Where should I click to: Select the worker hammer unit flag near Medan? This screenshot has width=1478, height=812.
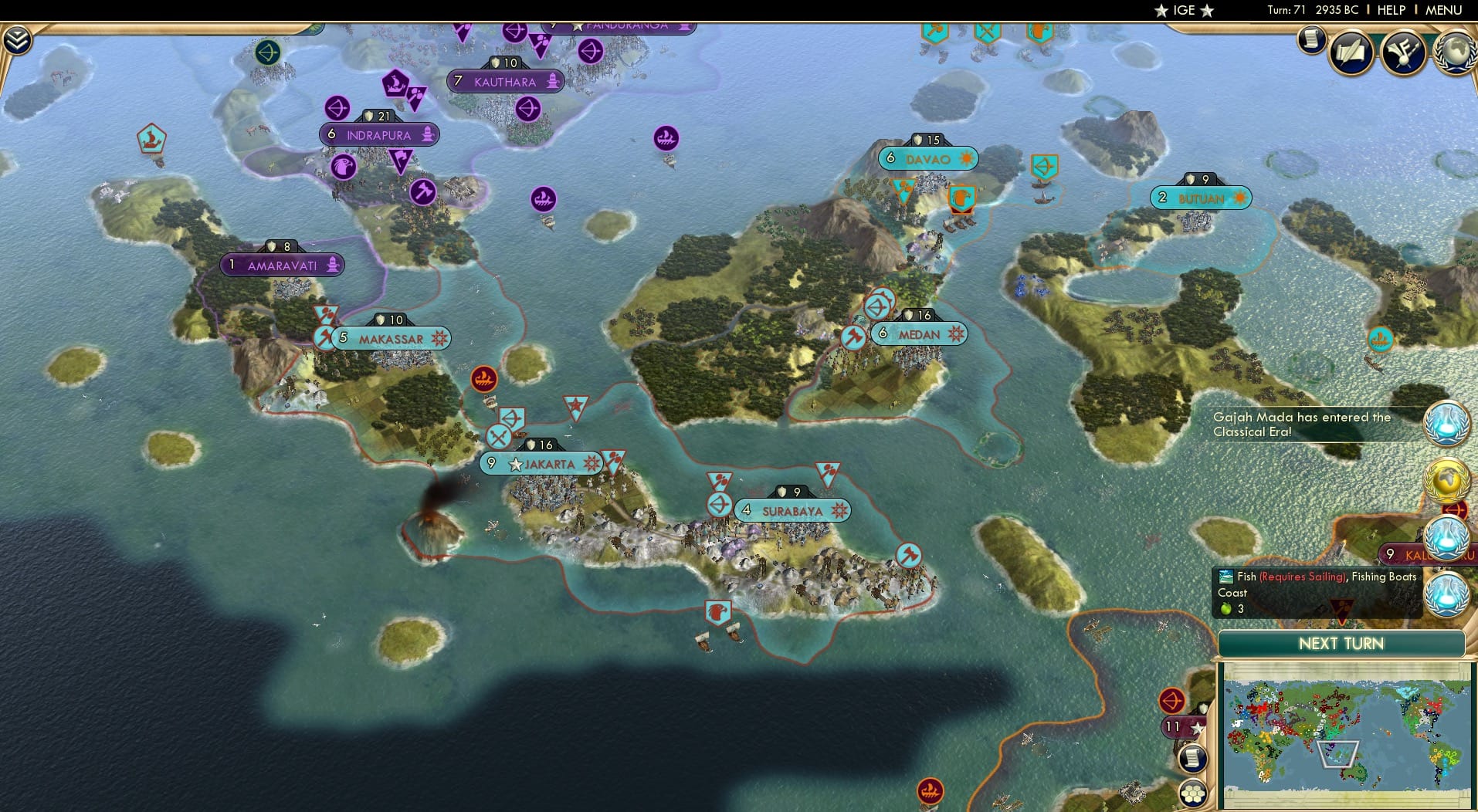[x=853, y=338]
